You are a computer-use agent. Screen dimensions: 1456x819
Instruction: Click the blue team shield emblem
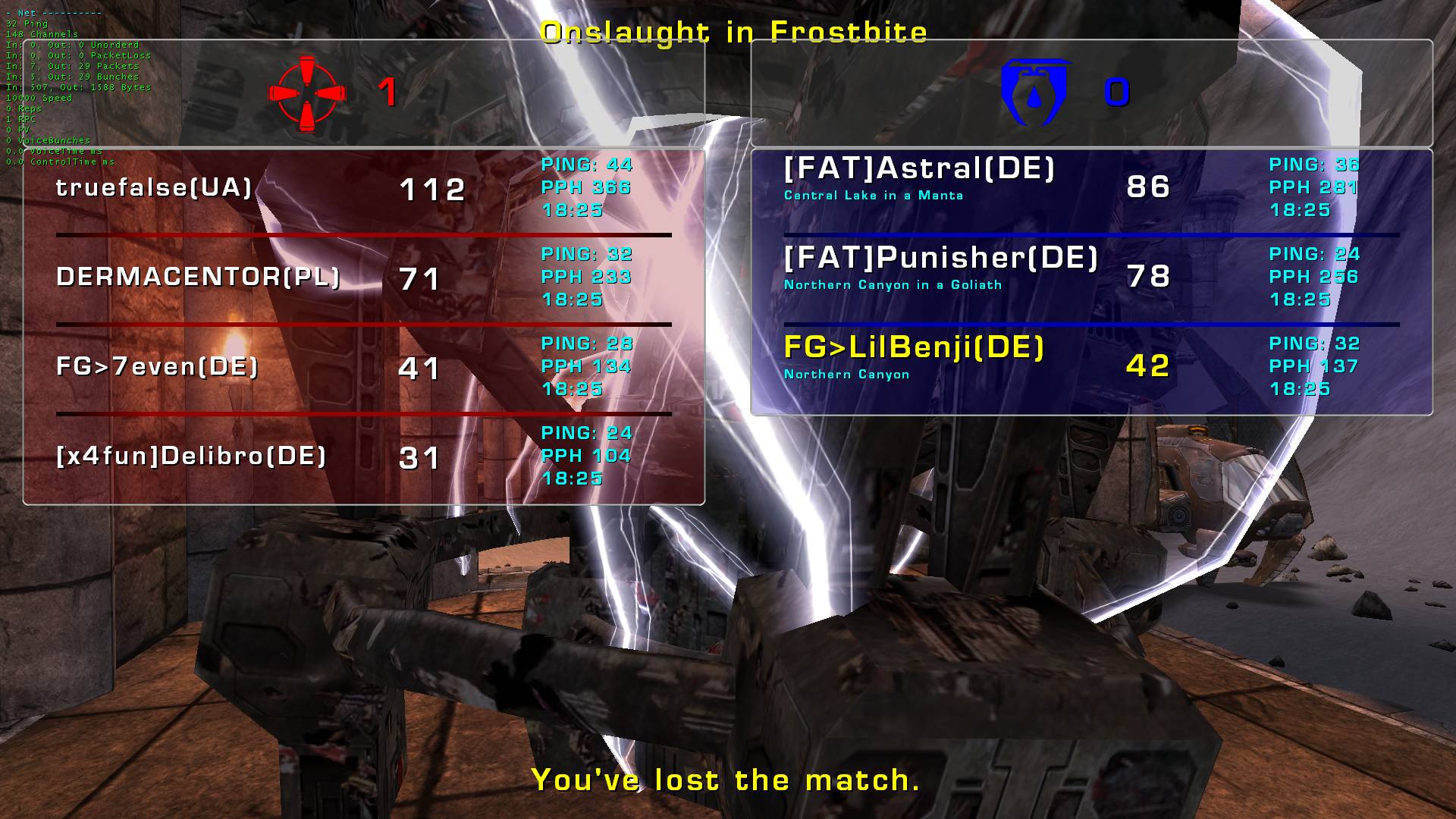click(x=1036, y=93)
